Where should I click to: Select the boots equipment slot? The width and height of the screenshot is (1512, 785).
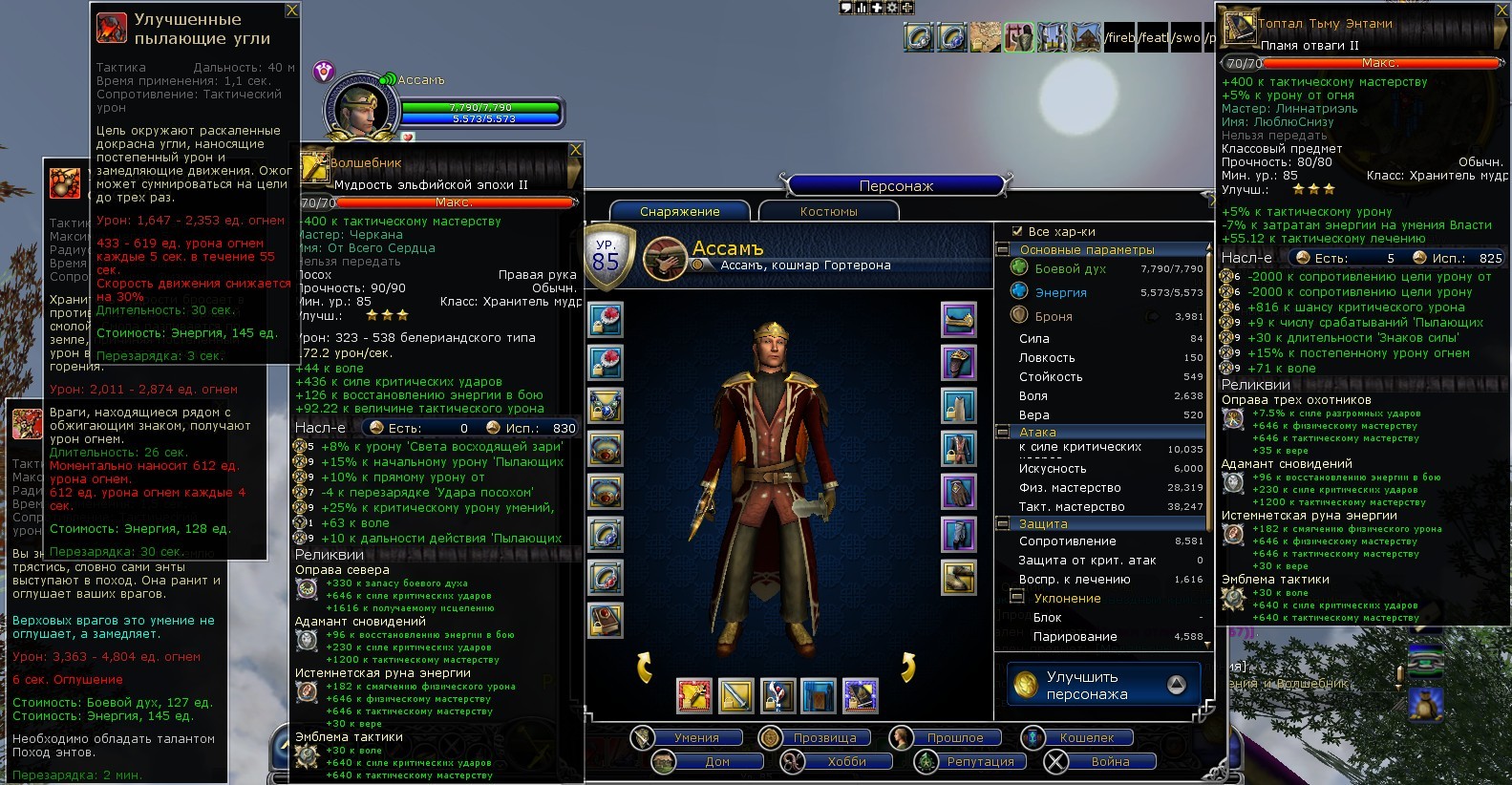point(958,577)
